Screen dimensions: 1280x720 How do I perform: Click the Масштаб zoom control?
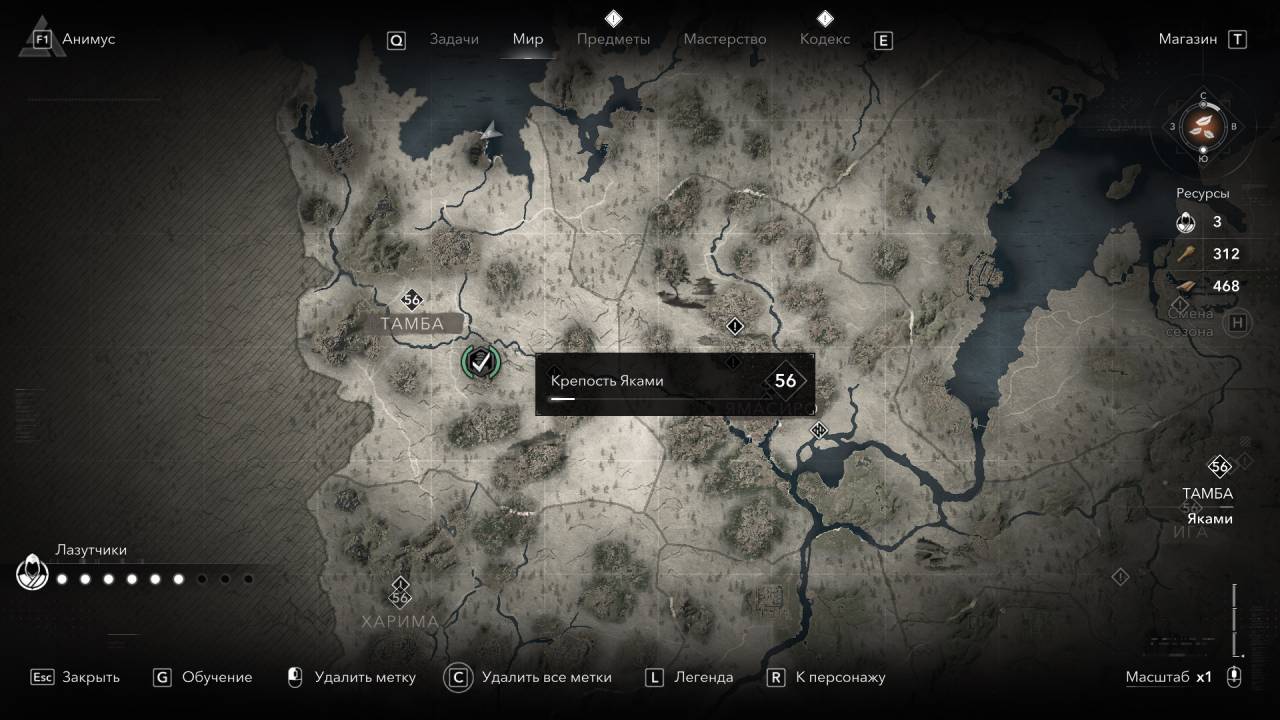click(1234, 677)
